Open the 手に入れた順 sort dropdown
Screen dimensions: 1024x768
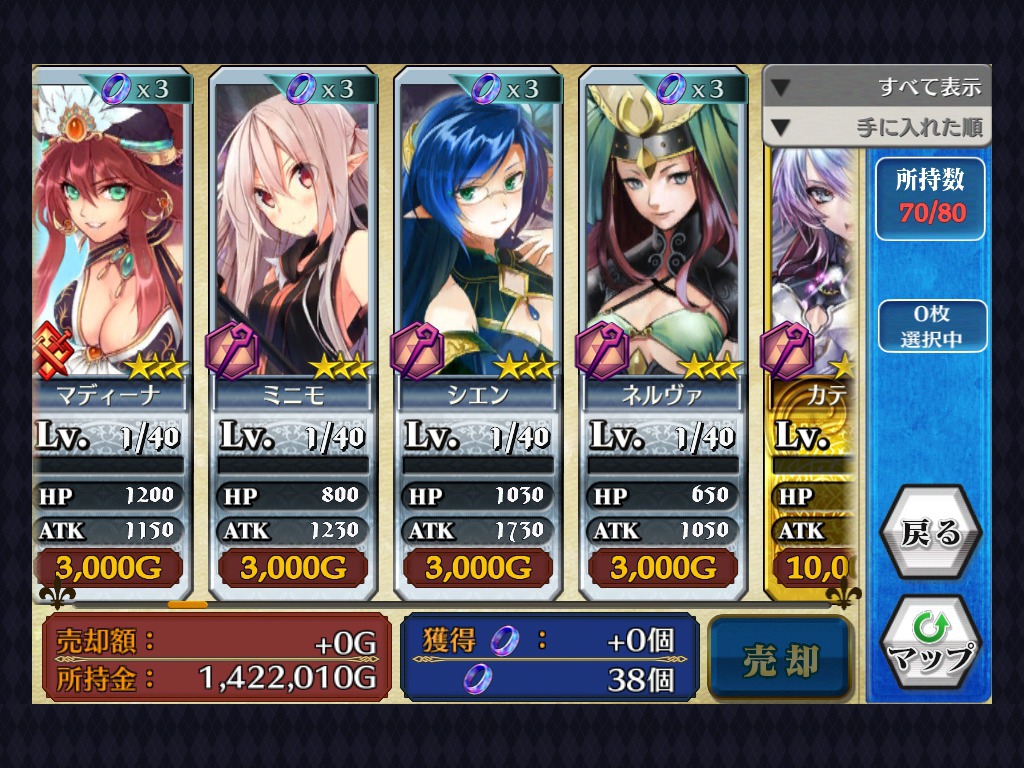pyautogui.click(x=877, y=128)
